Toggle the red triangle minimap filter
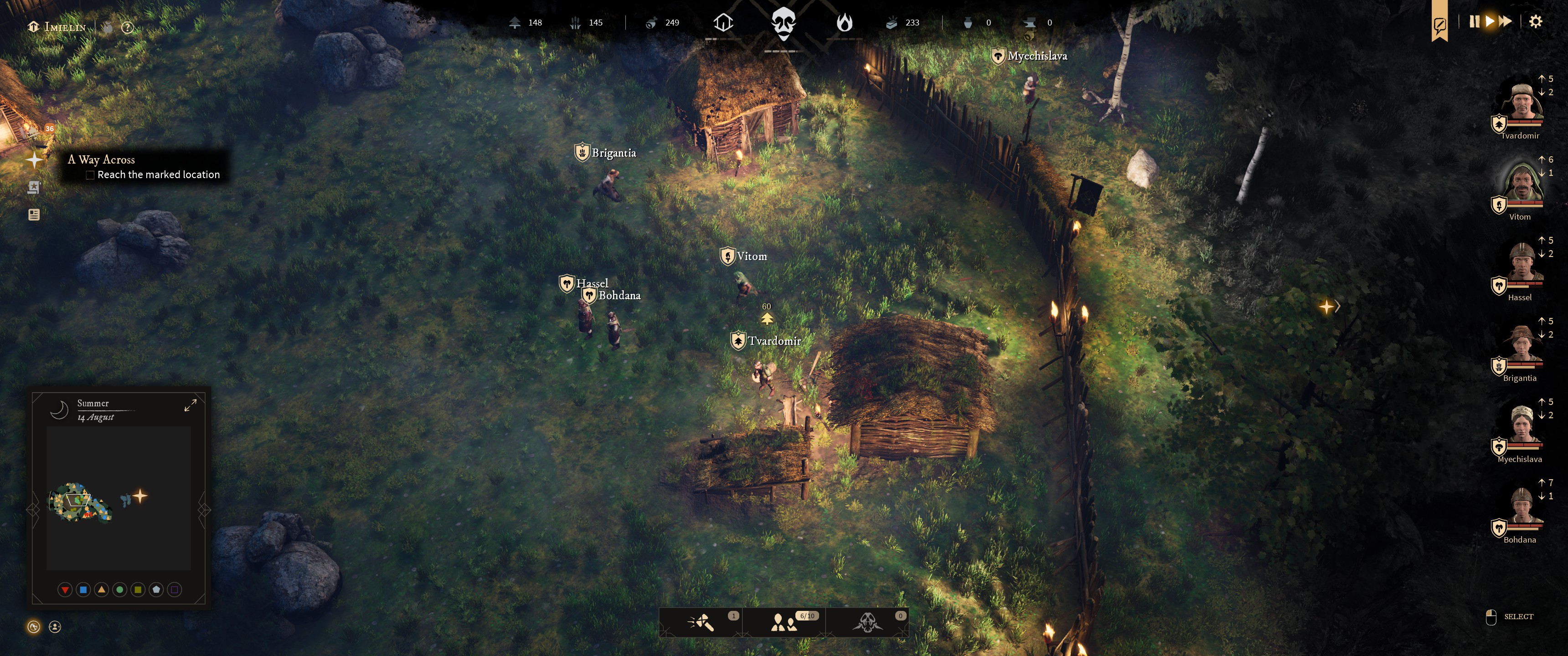Screen dimensions: 1568x656 coord(65,589)
